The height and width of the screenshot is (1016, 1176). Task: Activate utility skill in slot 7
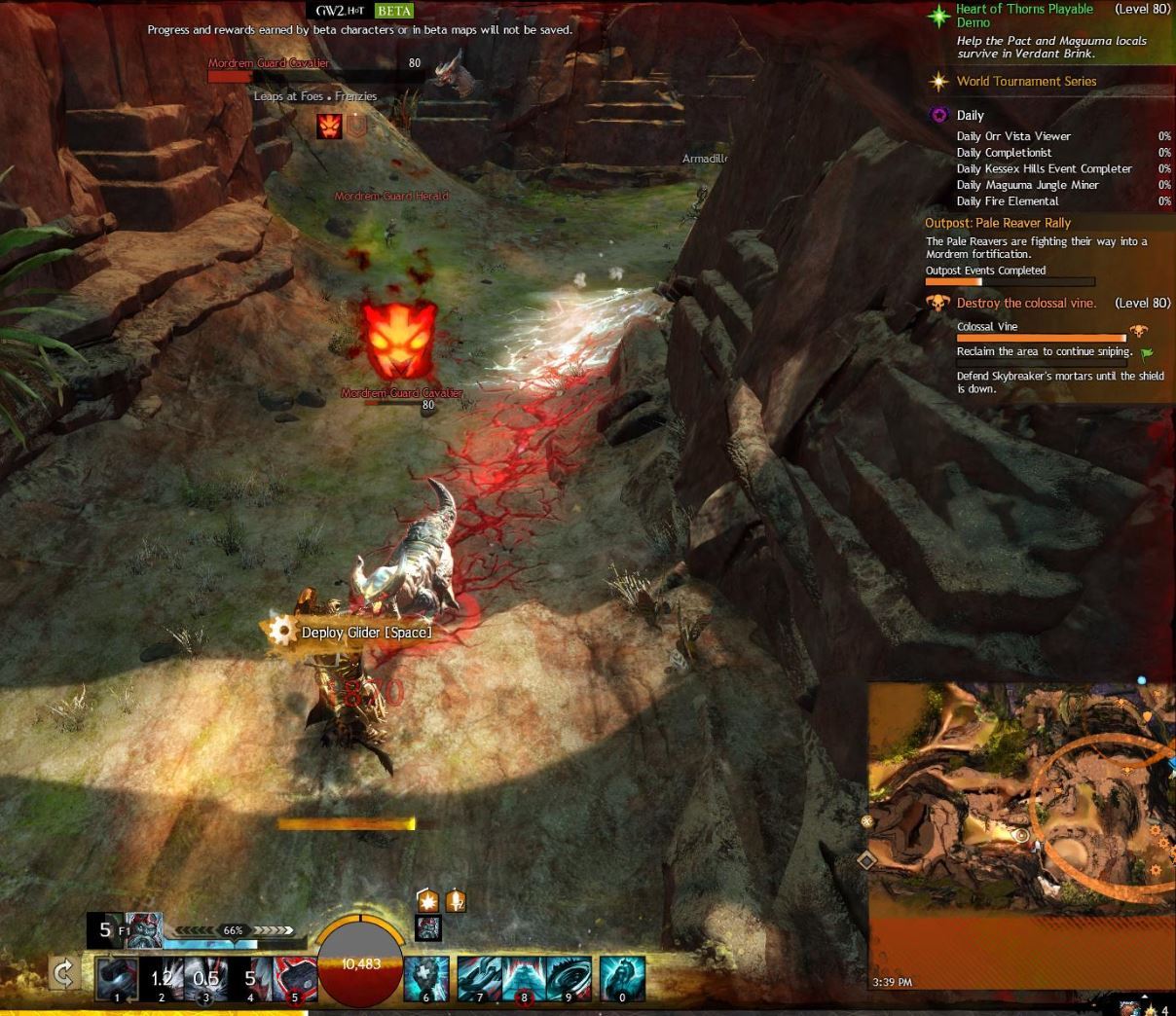point(479,977)
